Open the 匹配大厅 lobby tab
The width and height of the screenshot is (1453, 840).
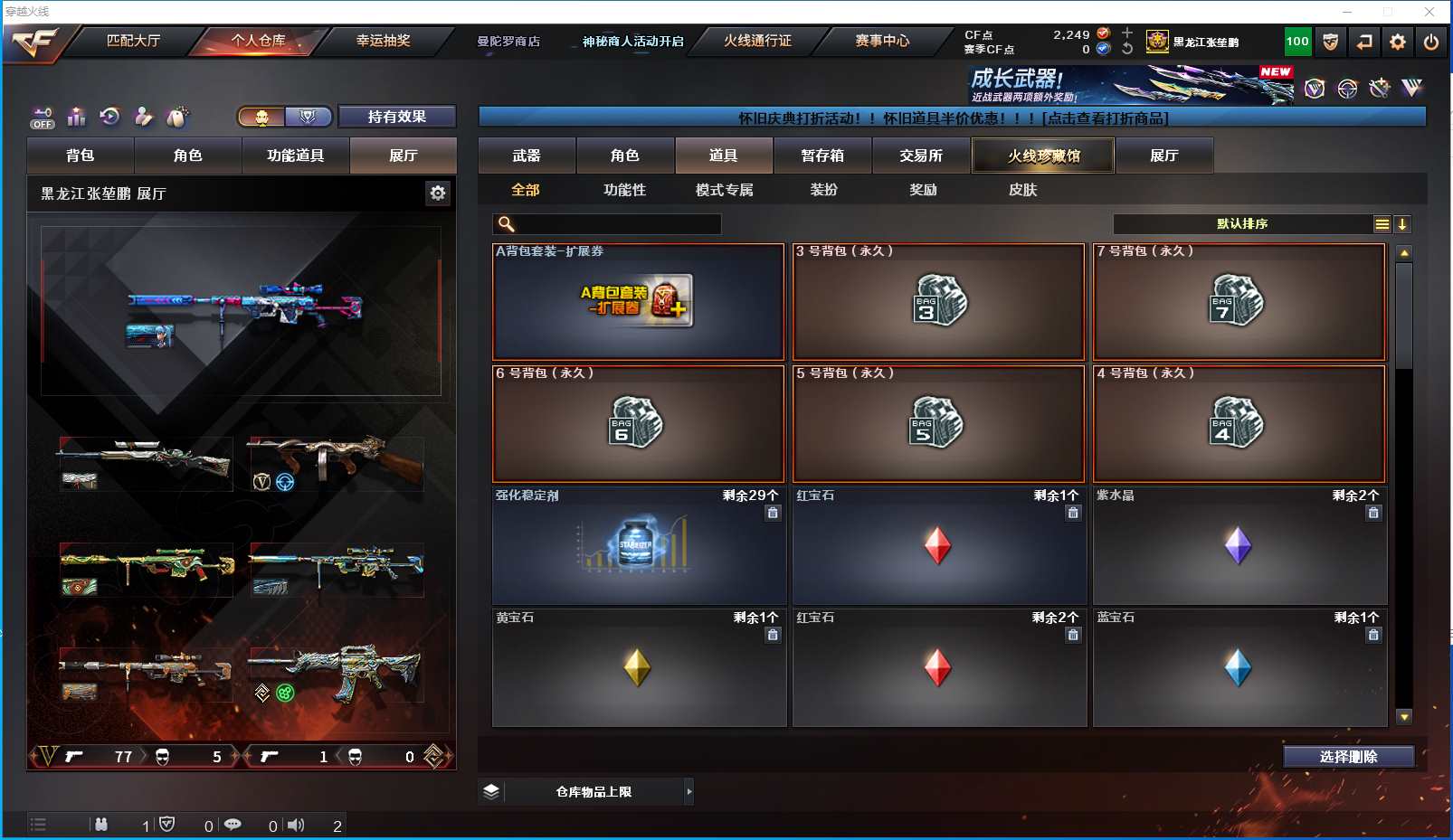pos(133,41)
